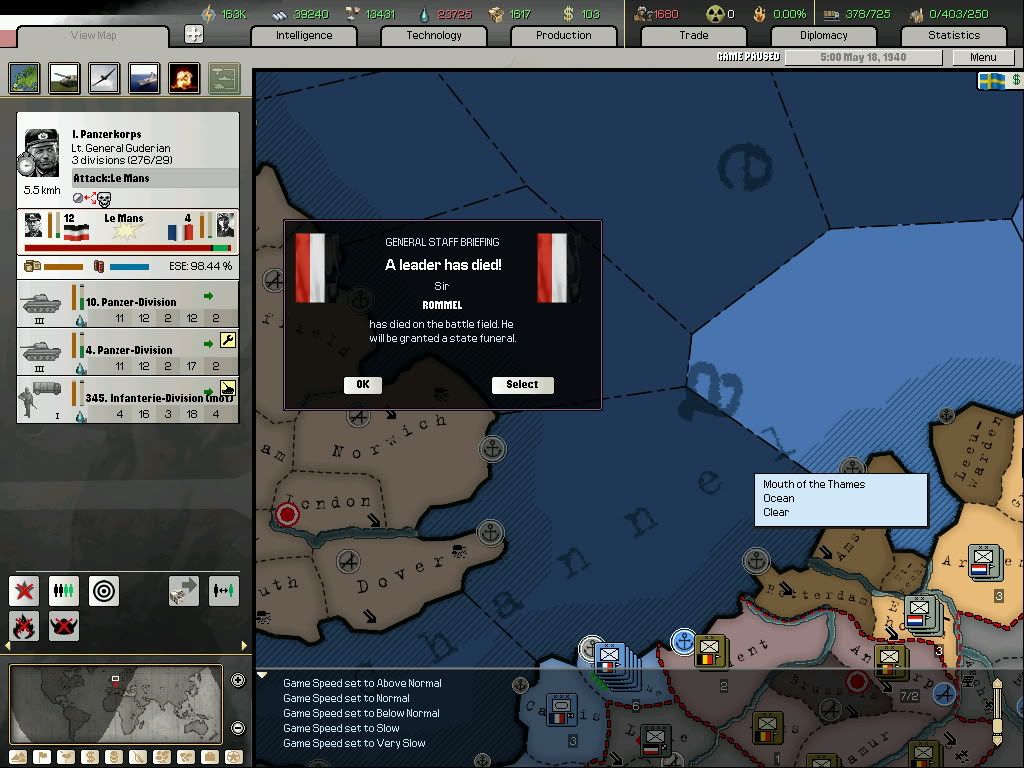Switch to the Technology tab
This screenshot has width=1024, height=768.
(x=434, y=35)
